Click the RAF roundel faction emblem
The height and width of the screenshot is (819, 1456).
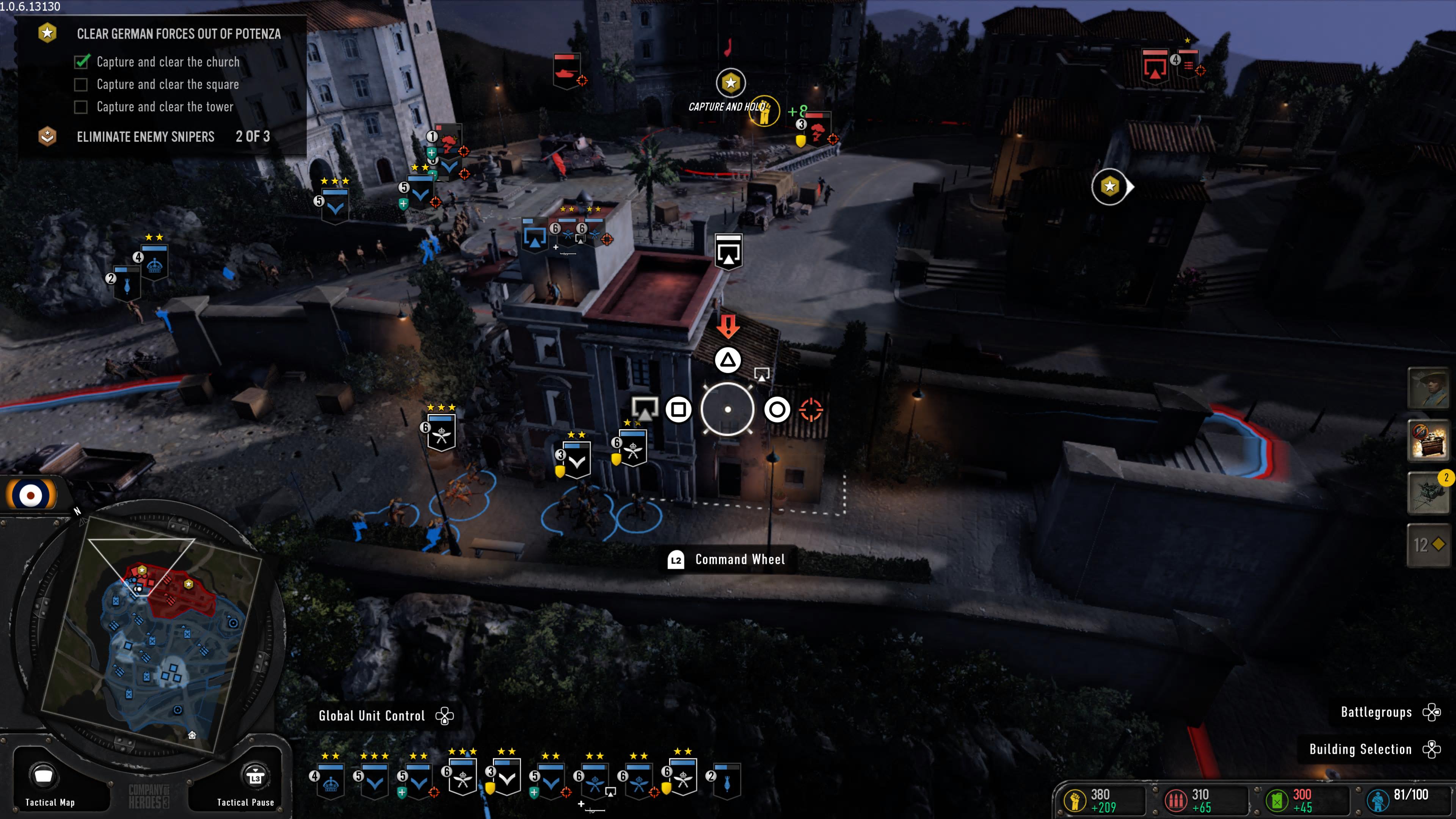pyautogui.click(x=30, y=495)
